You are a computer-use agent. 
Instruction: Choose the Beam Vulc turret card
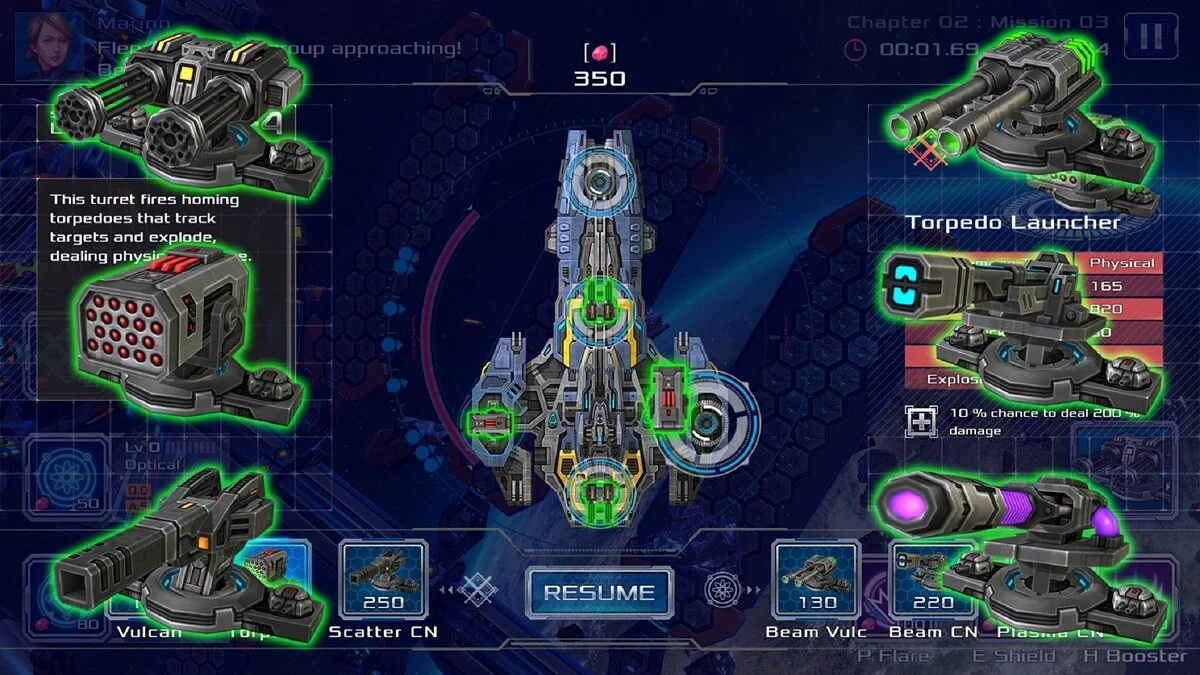[817, 578]
